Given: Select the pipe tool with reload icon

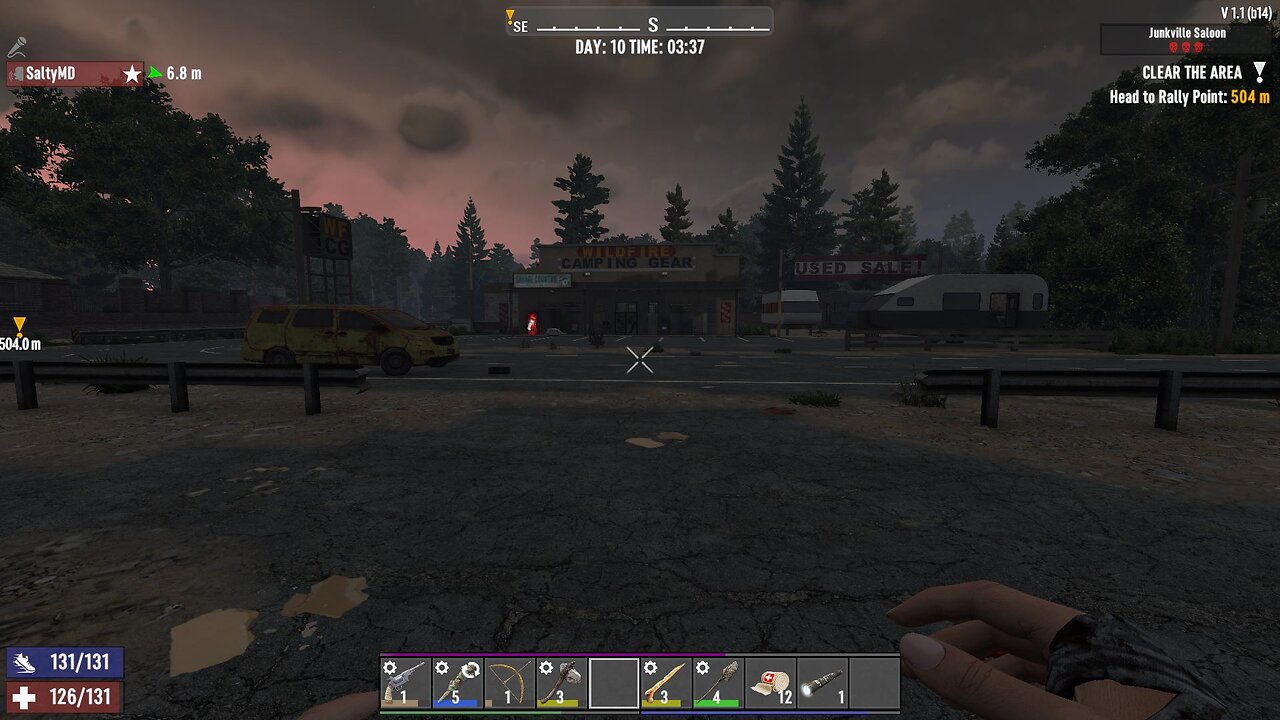Looking at the screenshot, I should (458, 683).
